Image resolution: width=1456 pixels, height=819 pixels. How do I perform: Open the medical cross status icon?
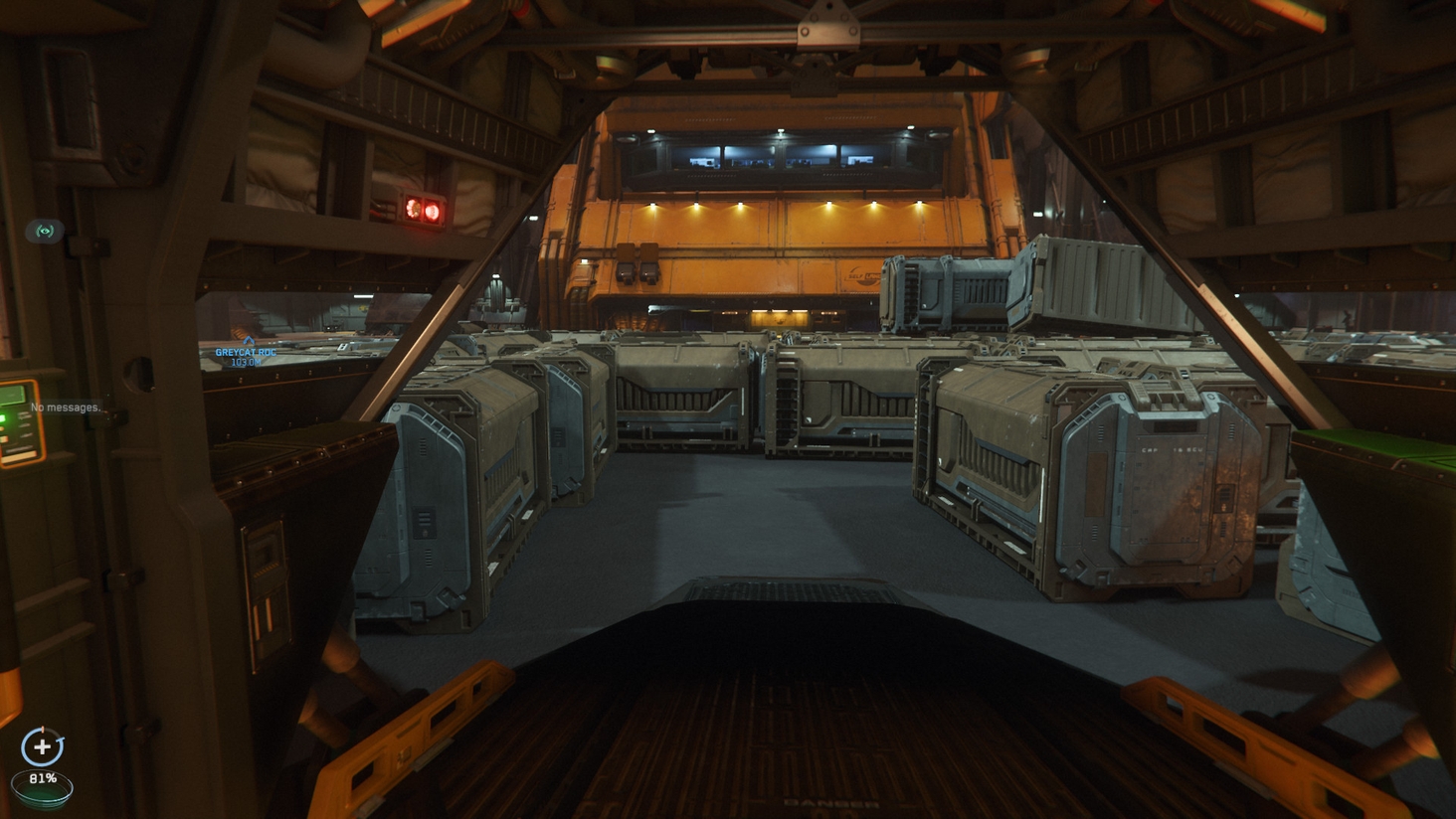click(x=42, y=746)
